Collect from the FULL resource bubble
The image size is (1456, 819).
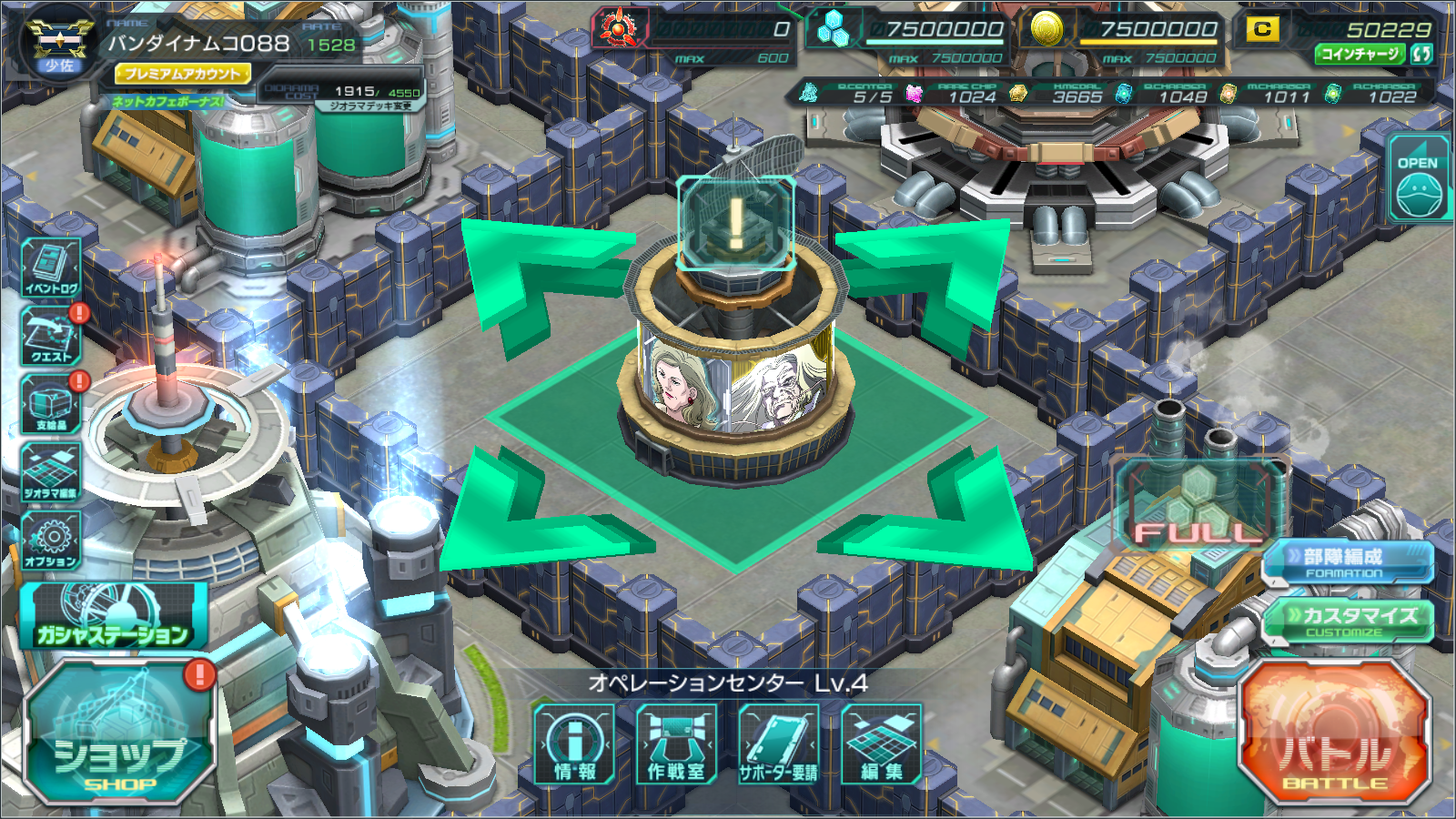pos(1199,505)
